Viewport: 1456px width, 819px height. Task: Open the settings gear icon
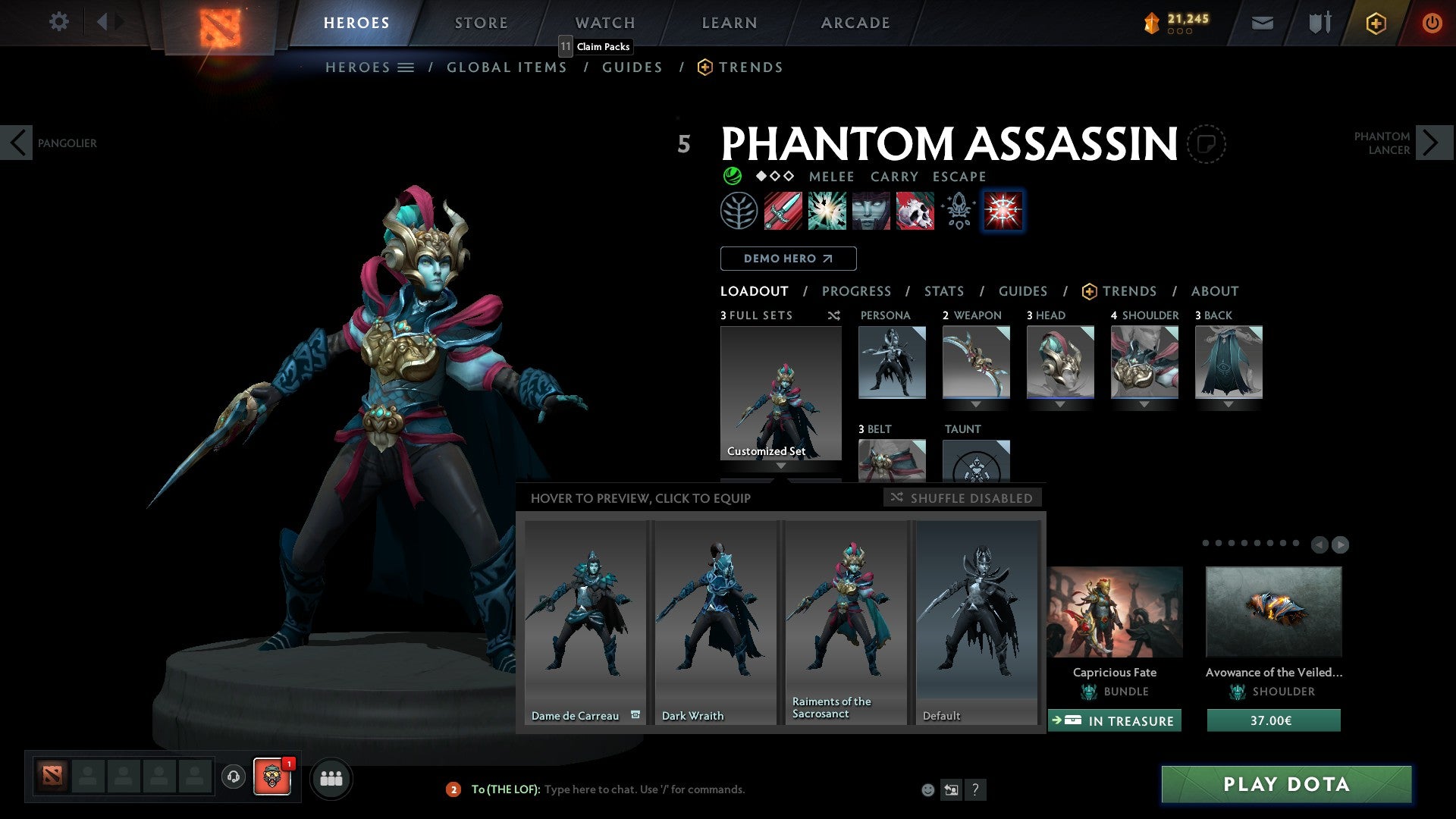58,21
